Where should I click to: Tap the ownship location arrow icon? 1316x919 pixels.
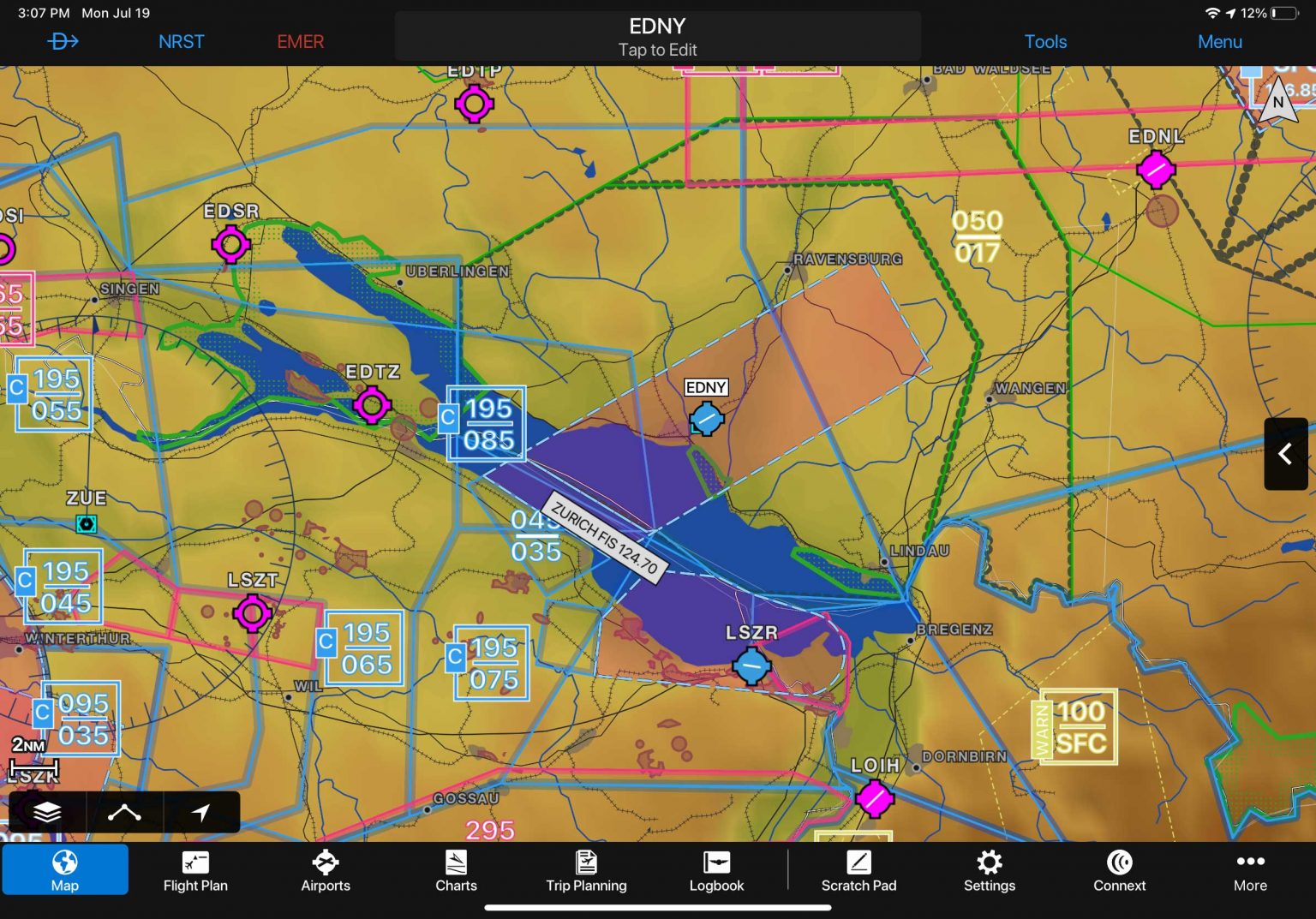pyautogui.click(x=202, y=812)
